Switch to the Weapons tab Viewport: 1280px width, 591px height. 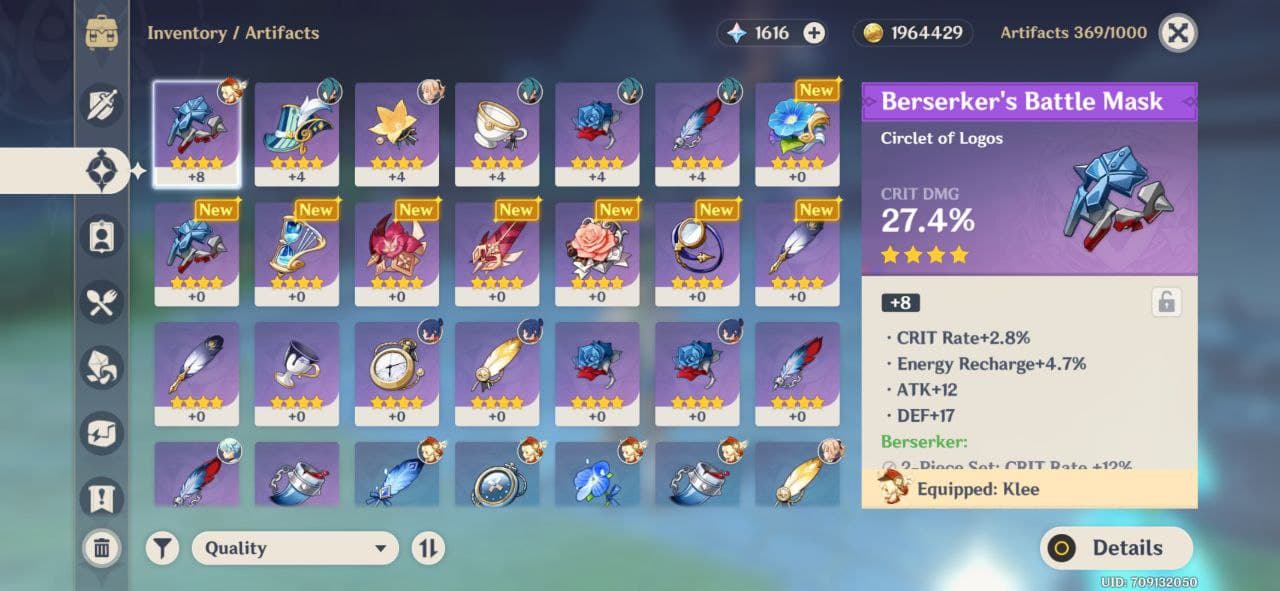(x=102, y=105)
